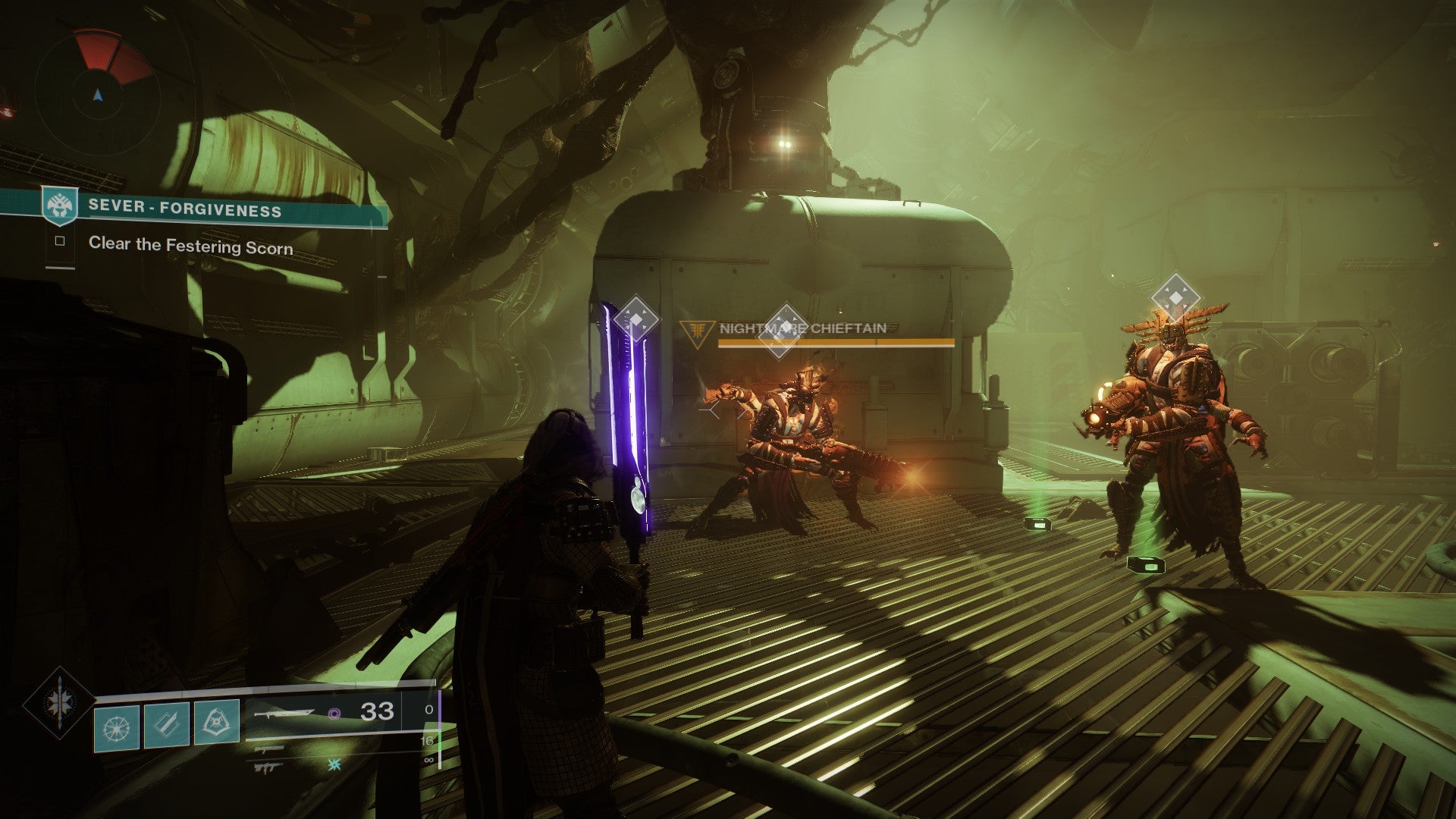The height and width of the screenshot is (819, 1456).
Task: Toggle the Clear the Festering Scorn objective checkbox
Action: click(x=61, y=242)
